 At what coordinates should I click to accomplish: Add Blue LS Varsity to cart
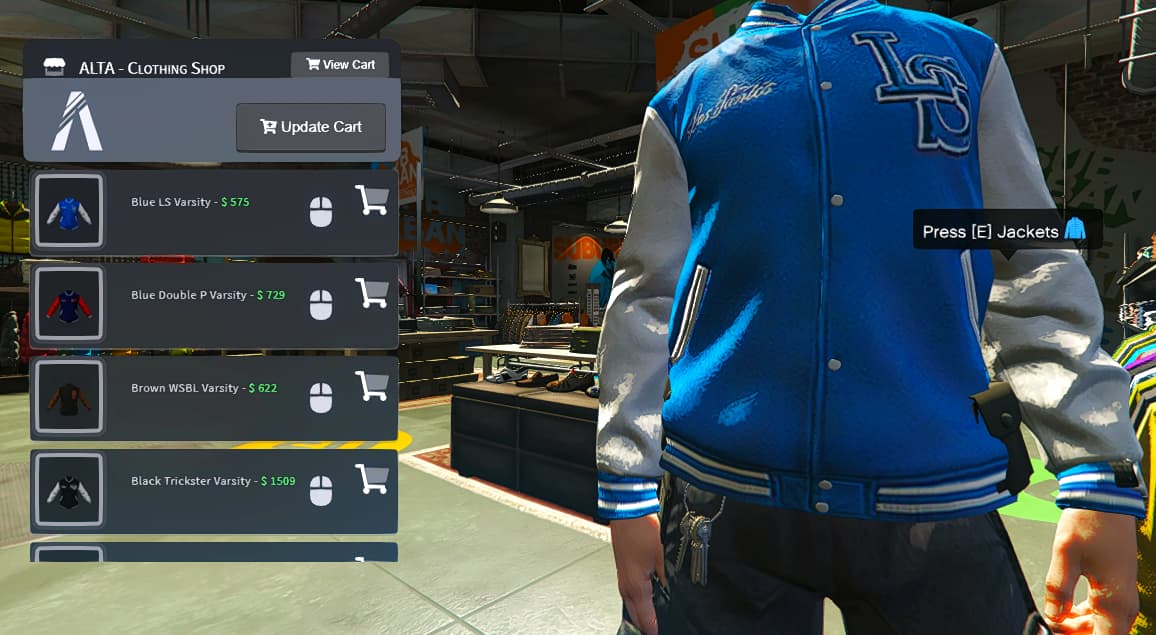click(x=372, y=201)
